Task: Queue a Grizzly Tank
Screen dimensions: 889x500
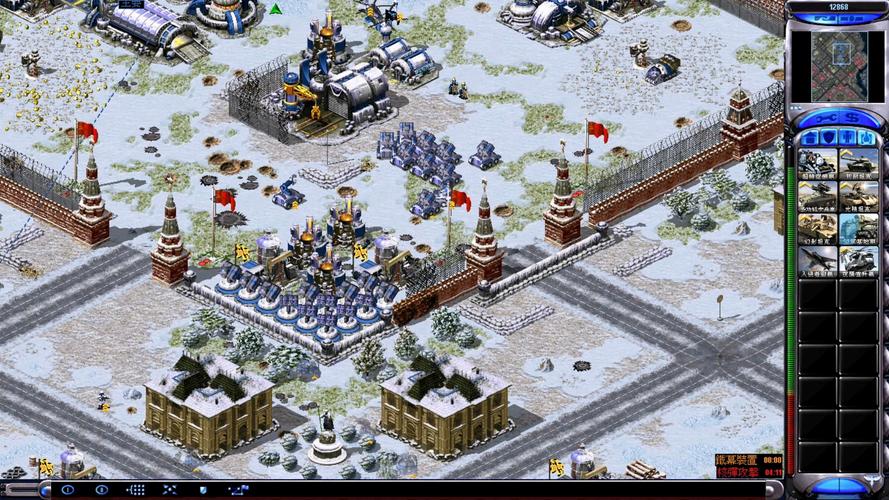Action: (x=858, y=163)
